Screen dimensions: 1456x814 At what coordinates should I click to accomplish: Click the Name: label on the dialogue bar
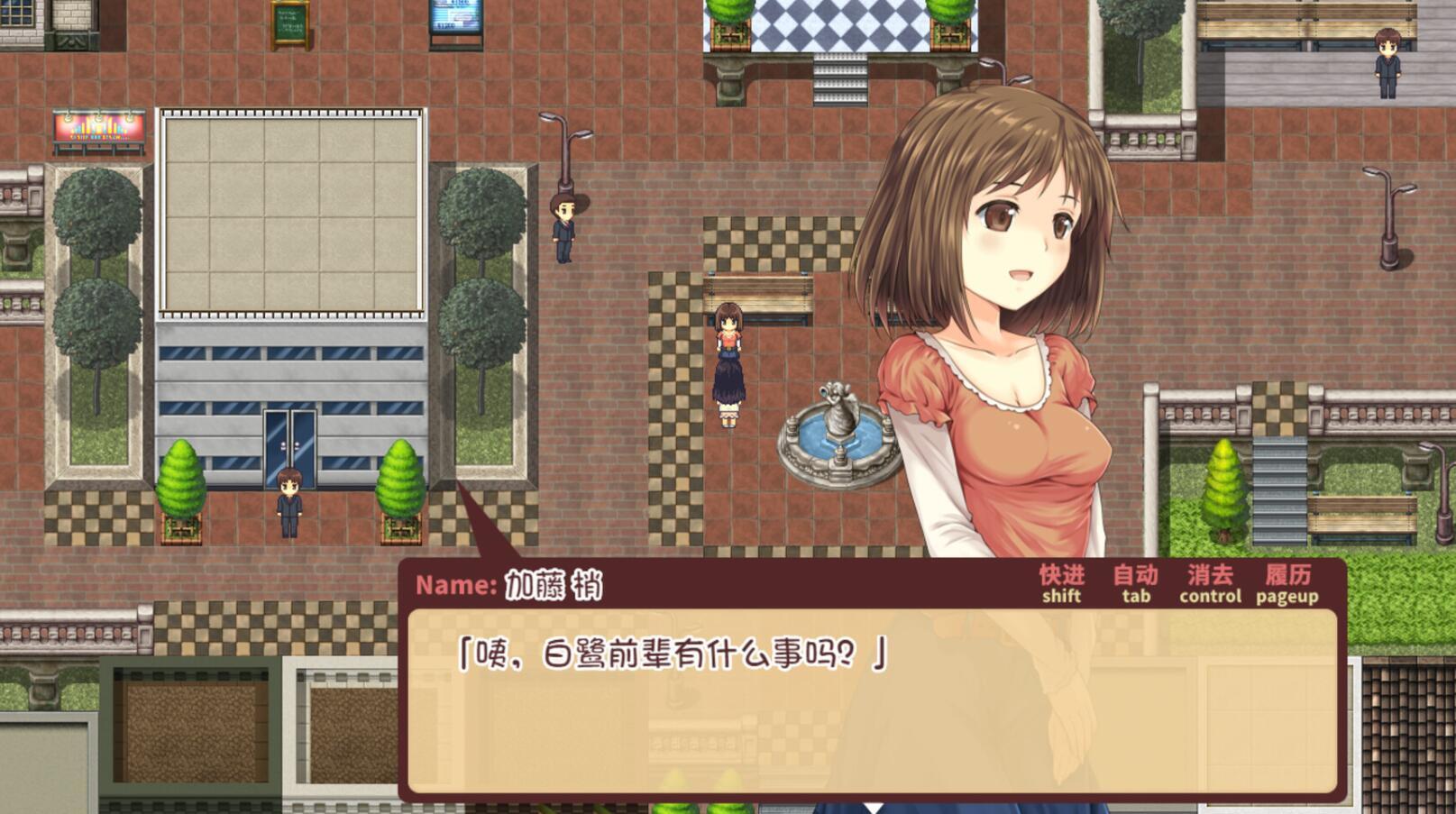click(454, 584)
